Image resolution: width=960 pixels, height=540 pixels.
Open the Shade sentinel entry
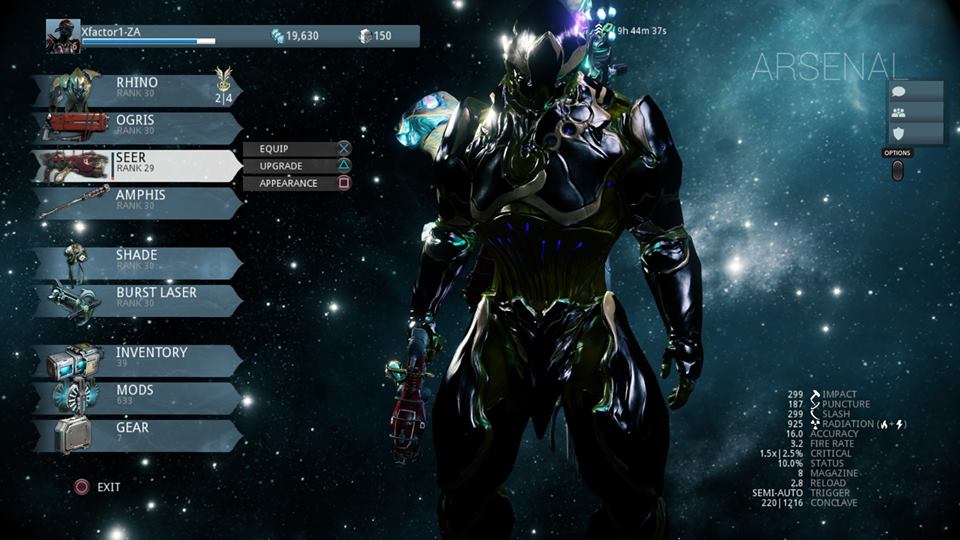(138, 262)
